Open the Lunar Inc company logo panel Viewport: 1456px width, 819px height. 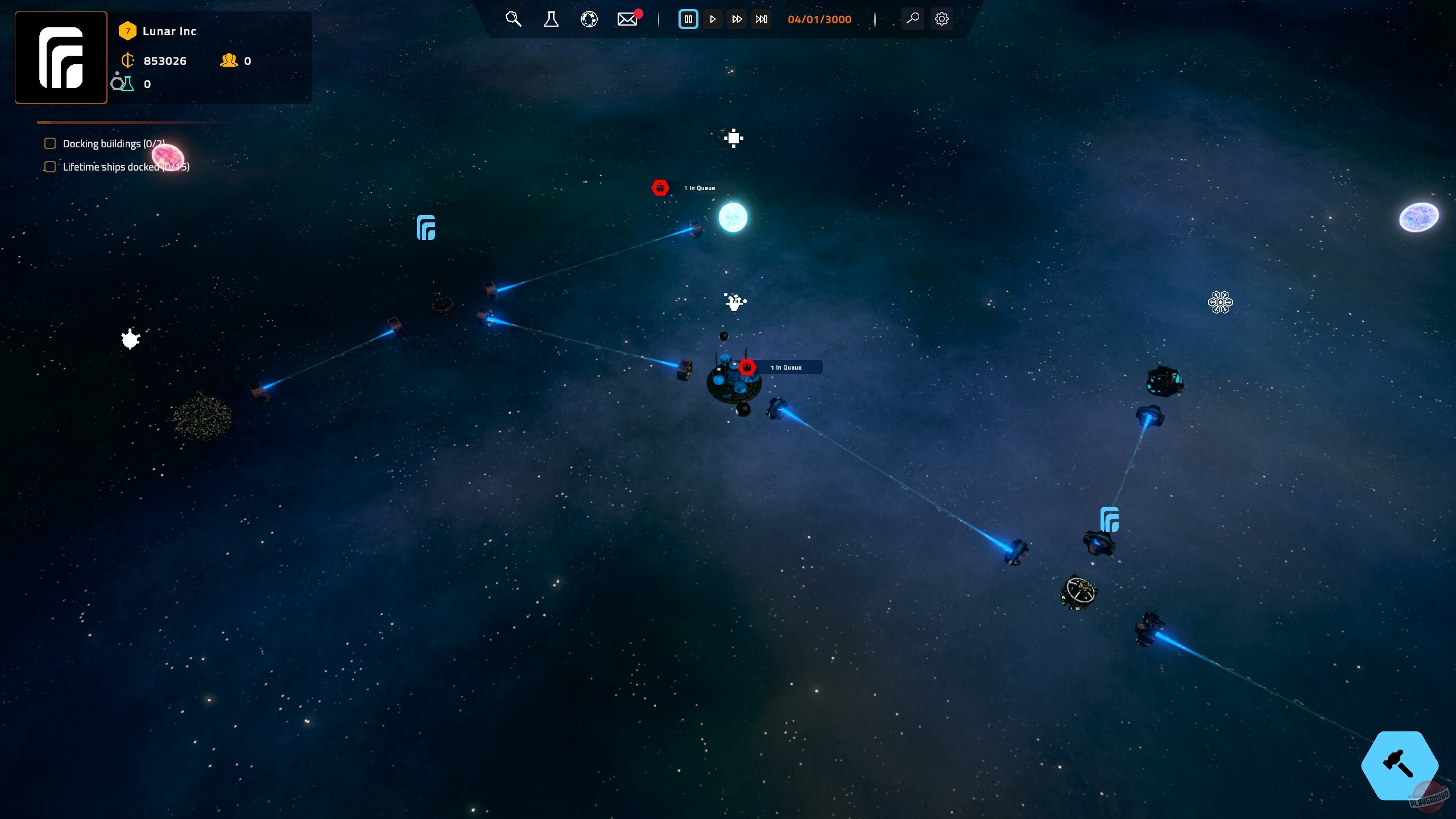(x=61, y=57)
